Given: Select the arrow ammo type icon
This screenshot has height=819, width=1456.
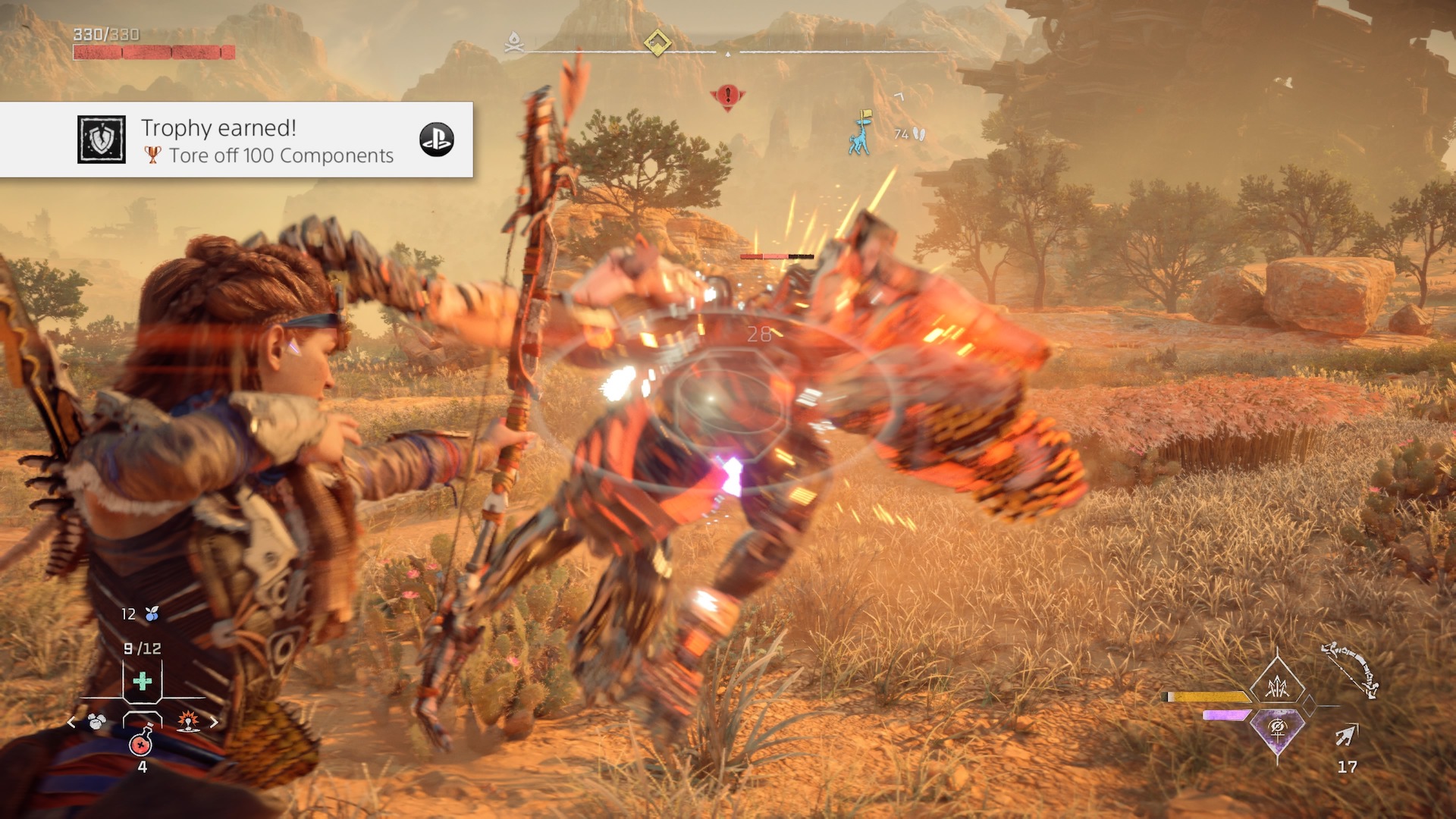Looking at the screenshot, I should 1347,734.
